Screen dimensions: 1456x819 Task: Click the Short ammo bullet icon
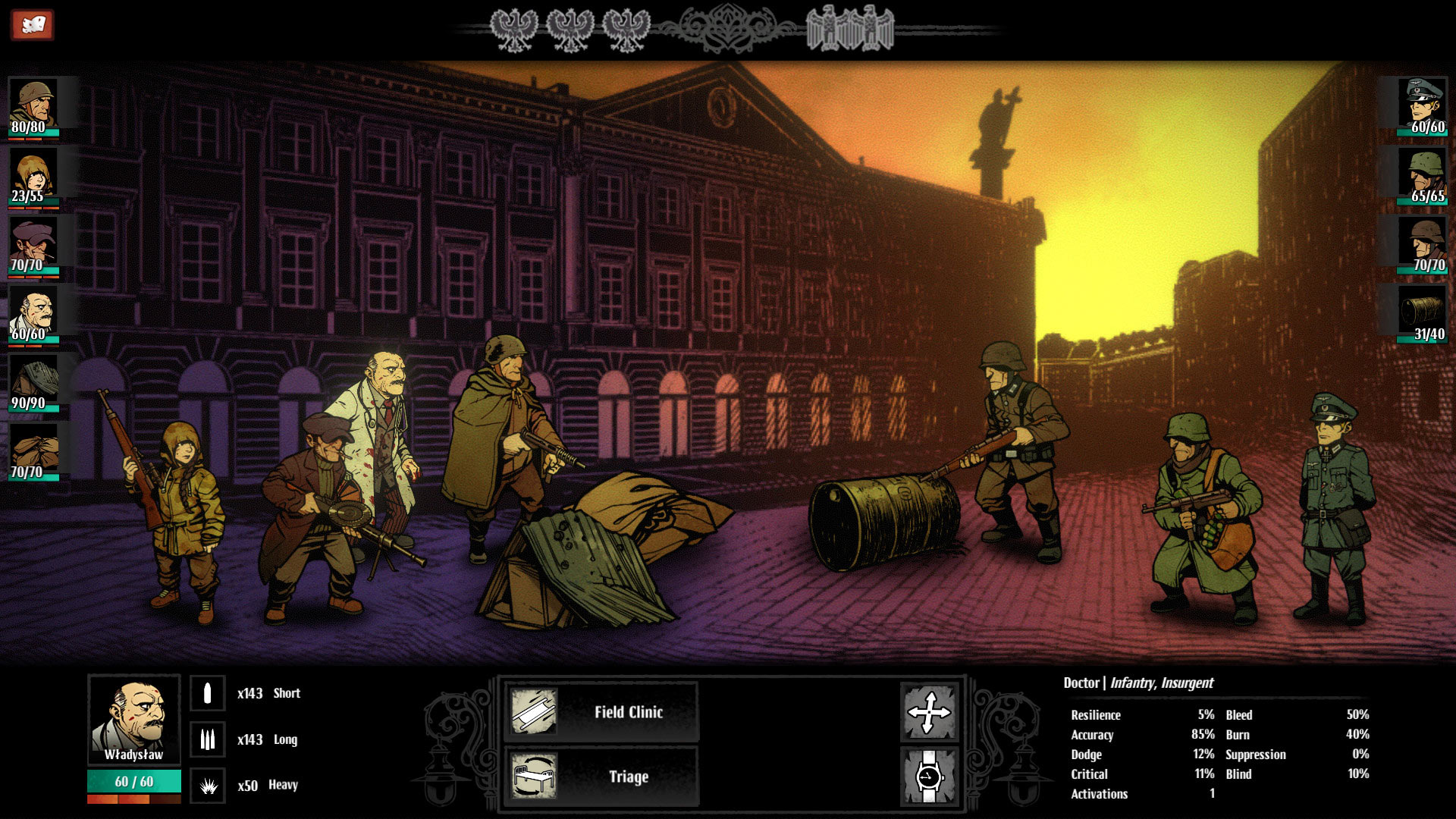[207, 692]
